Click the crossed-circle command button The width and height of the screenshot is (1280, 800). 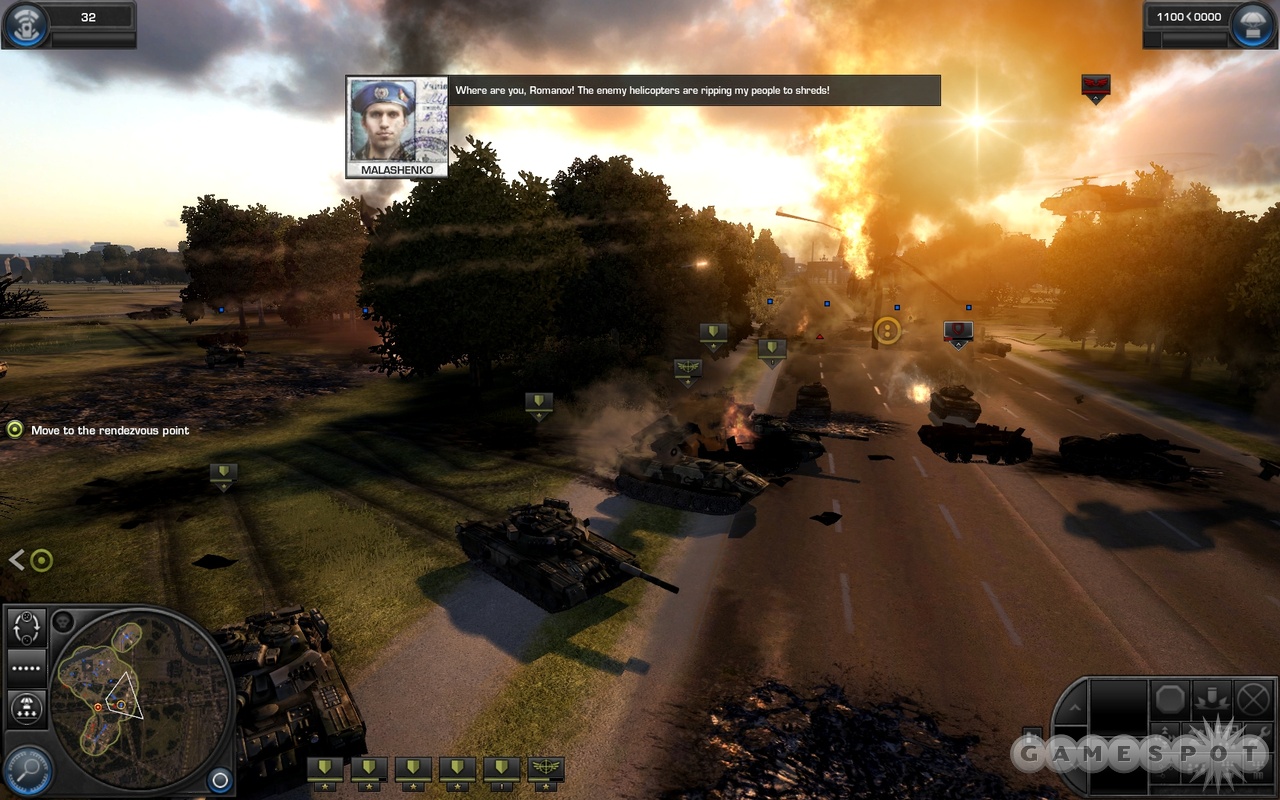coord(1253,698)
